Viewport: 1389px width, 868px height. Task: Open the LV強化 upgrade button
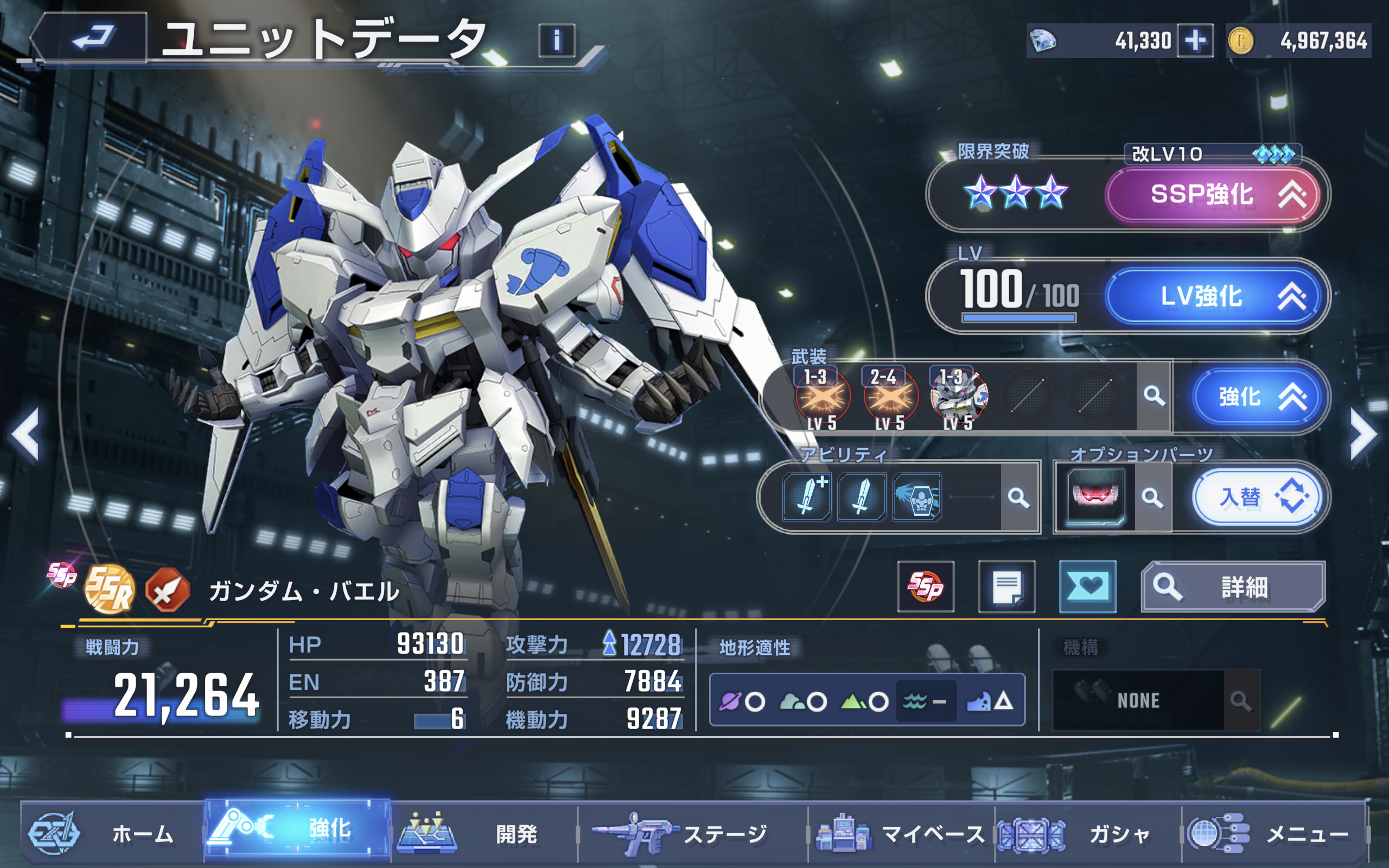pos(1212,296)
